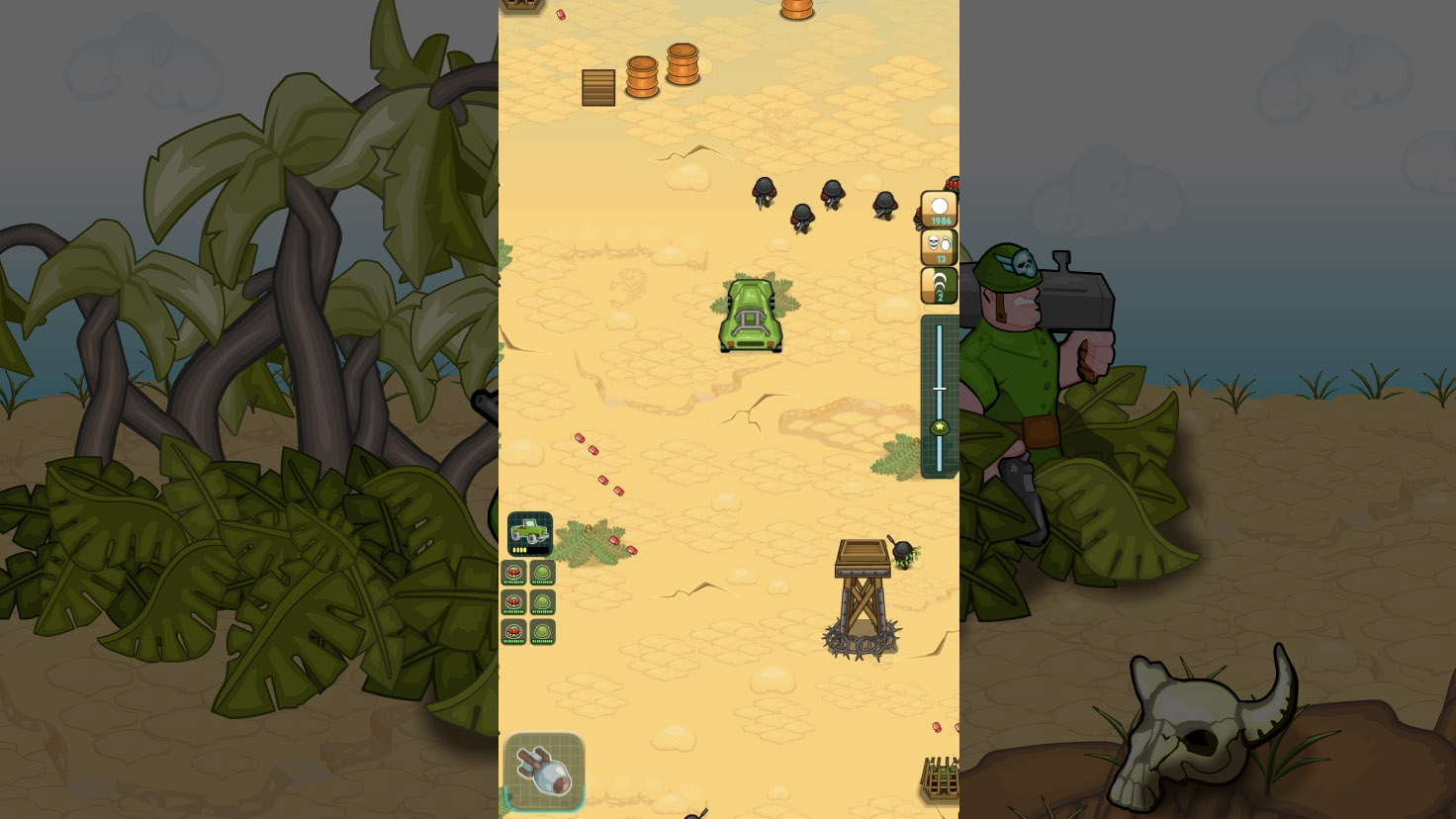Viewport: 1456px width, 819px height.
Task: Click the swipe ability counter showing 2
Action: pos(937,285)
